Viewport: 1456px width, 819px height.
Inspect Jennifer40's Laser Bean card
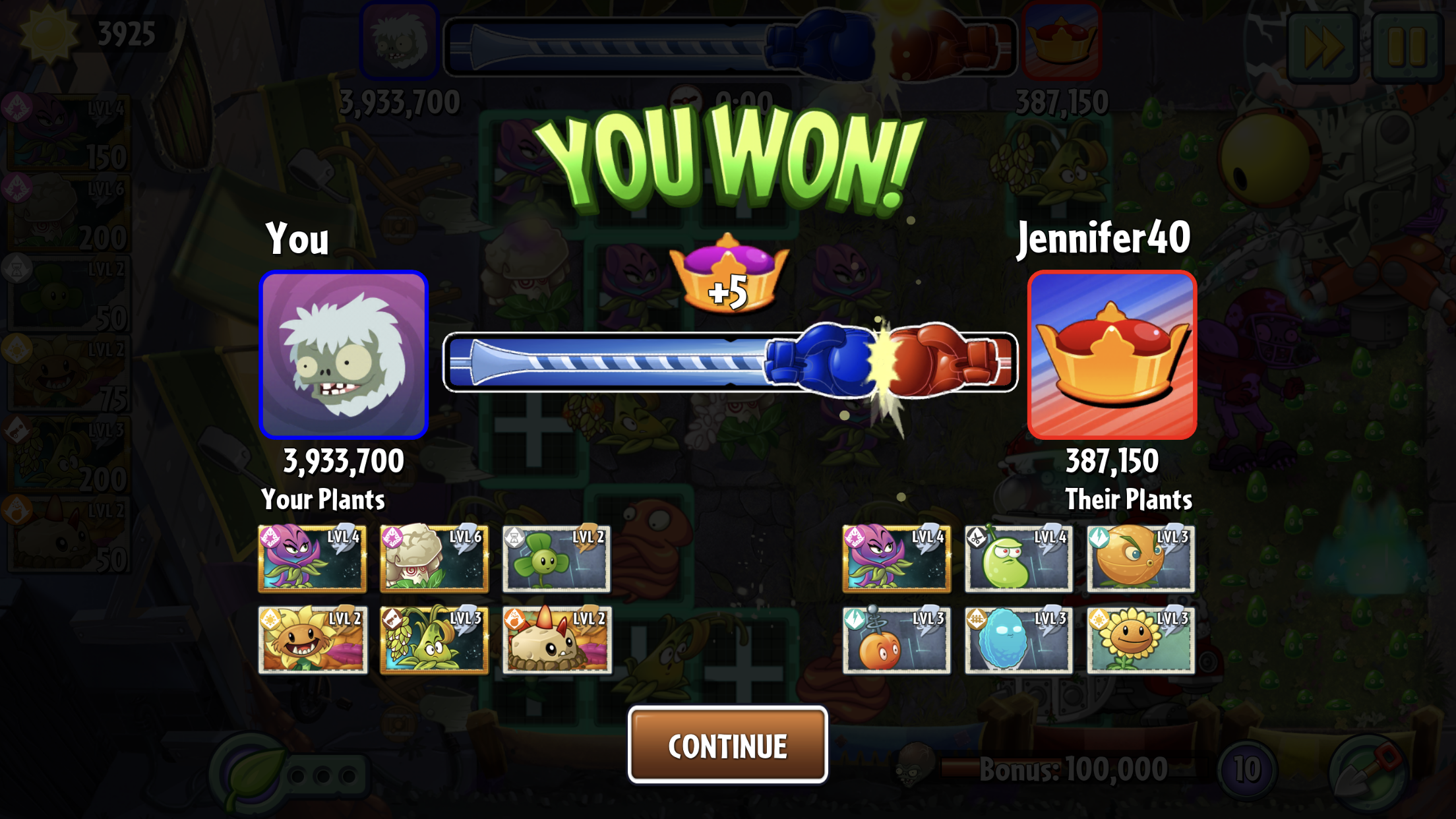coord(1018,559)
